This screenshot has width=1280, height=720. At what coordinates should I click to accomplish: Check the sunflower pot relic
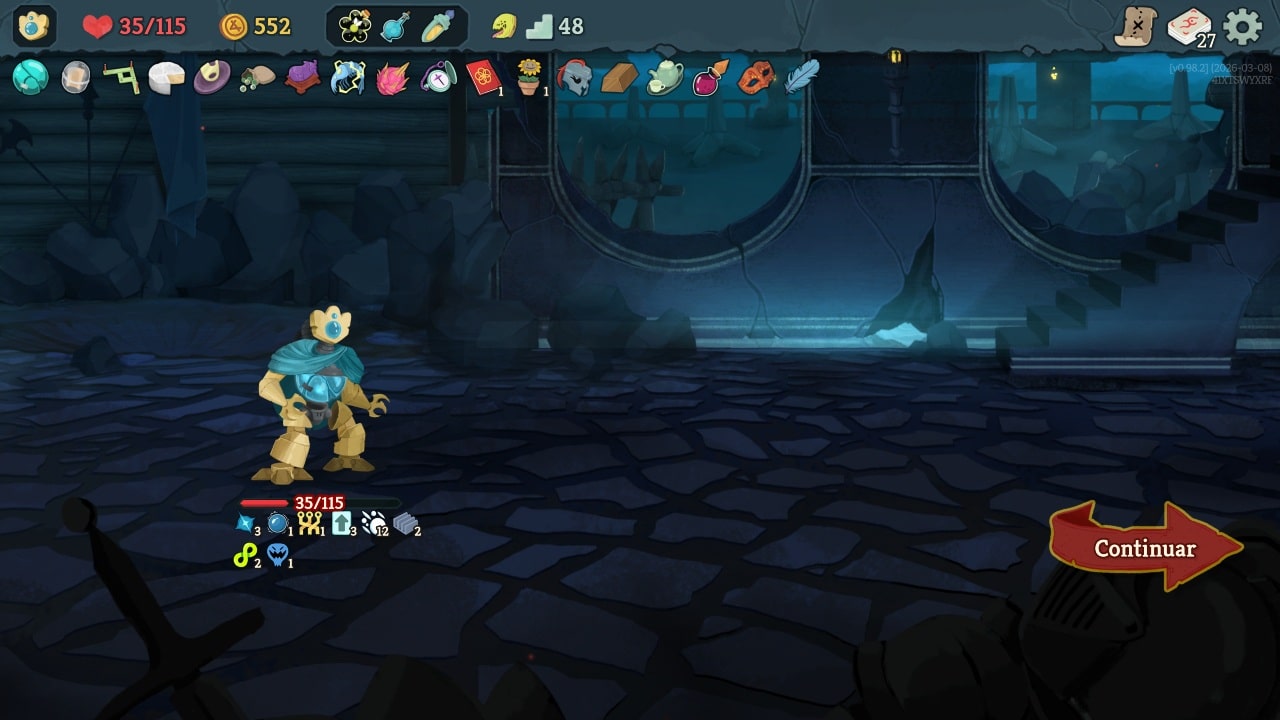tap(529, 76)
